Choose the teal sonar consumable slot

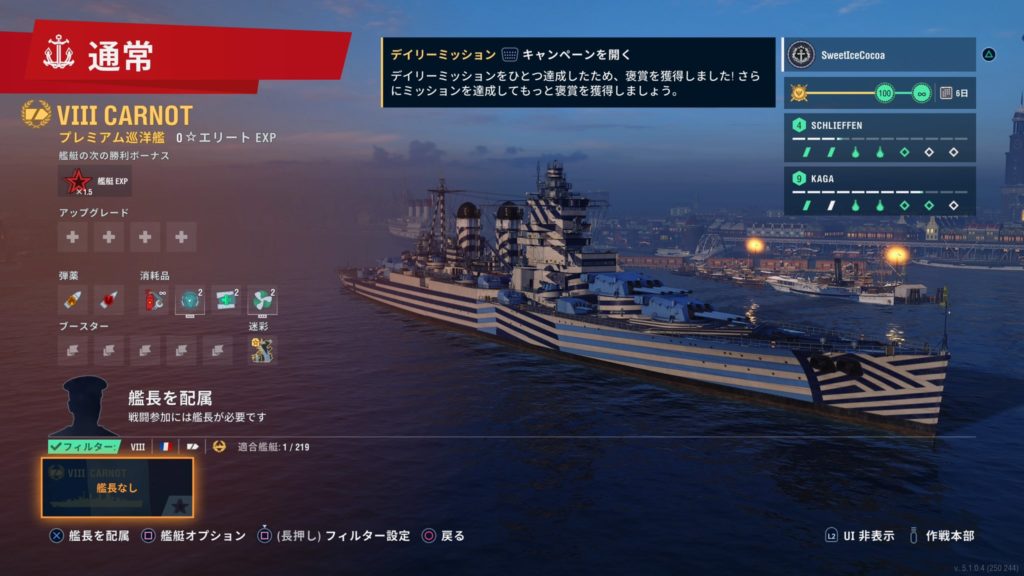tap(190, 299)
